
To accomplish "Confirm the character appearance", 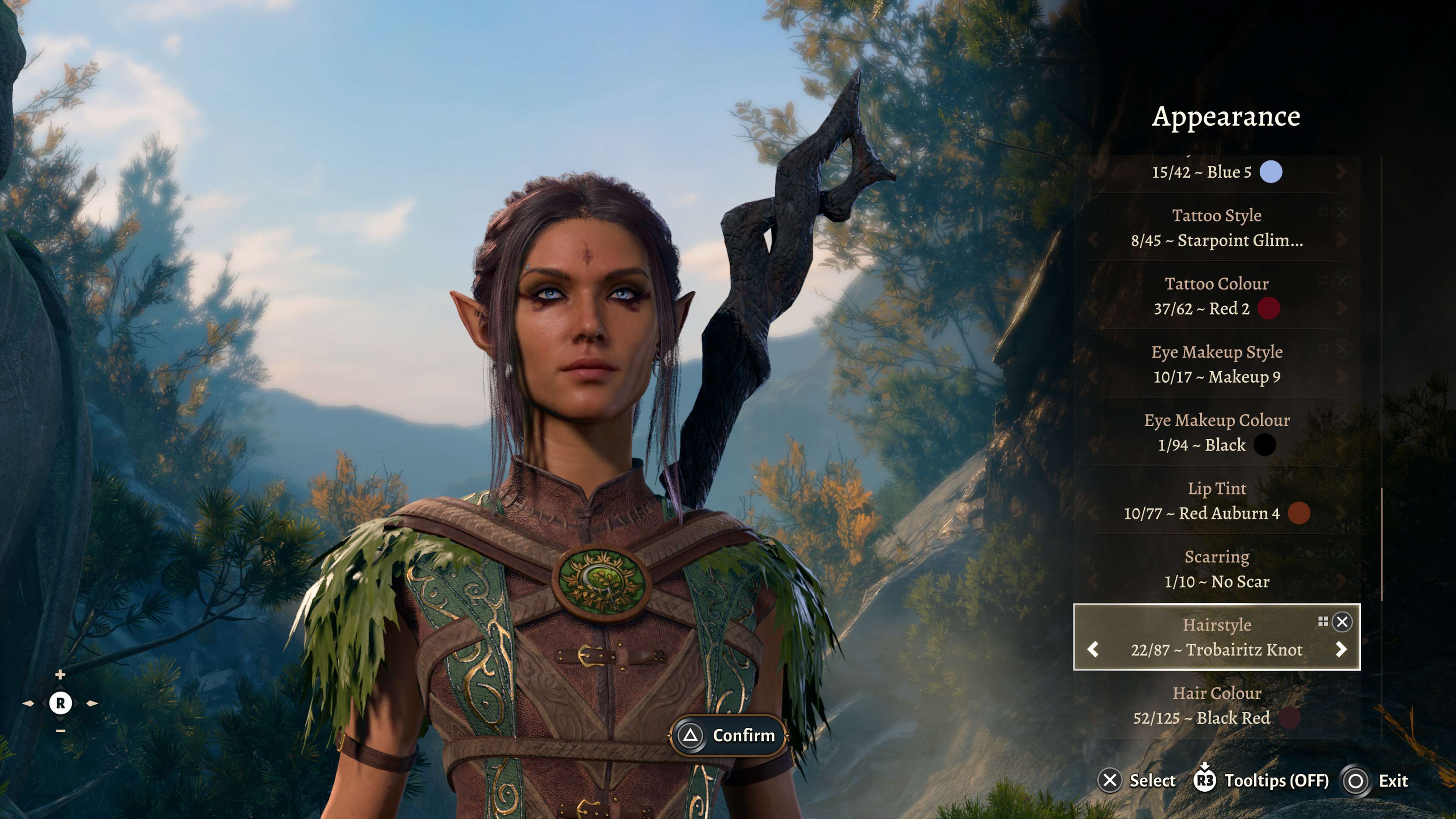I will tap(728, 735).
